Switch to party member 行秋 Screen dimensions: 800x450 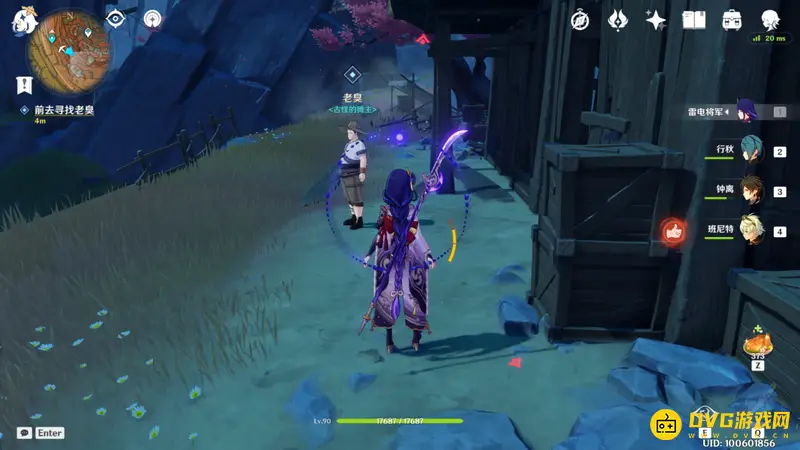tap(750, 151)
